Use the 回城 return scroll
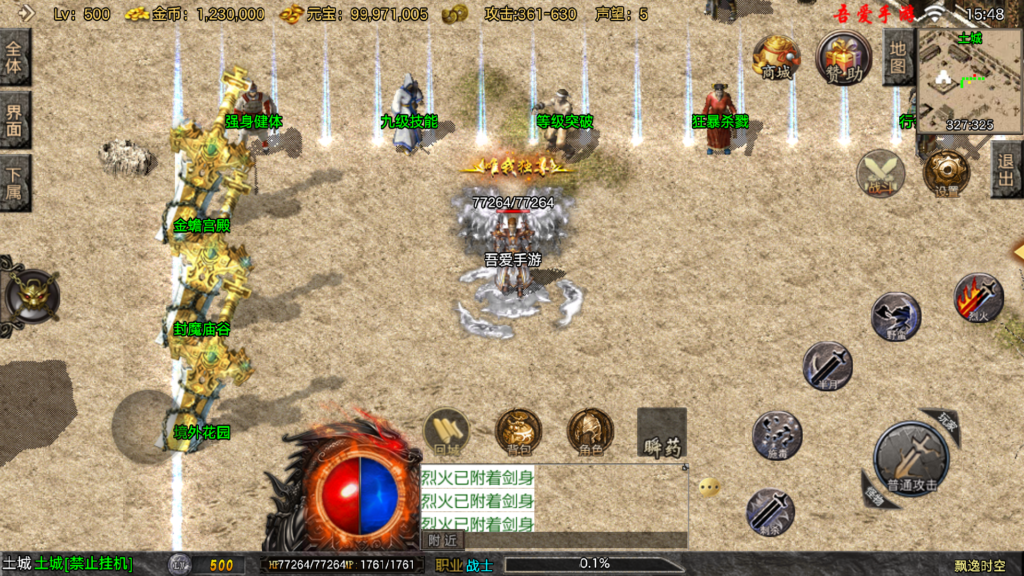The height and width of the screenshot is (576, 1024). point(447,432)
